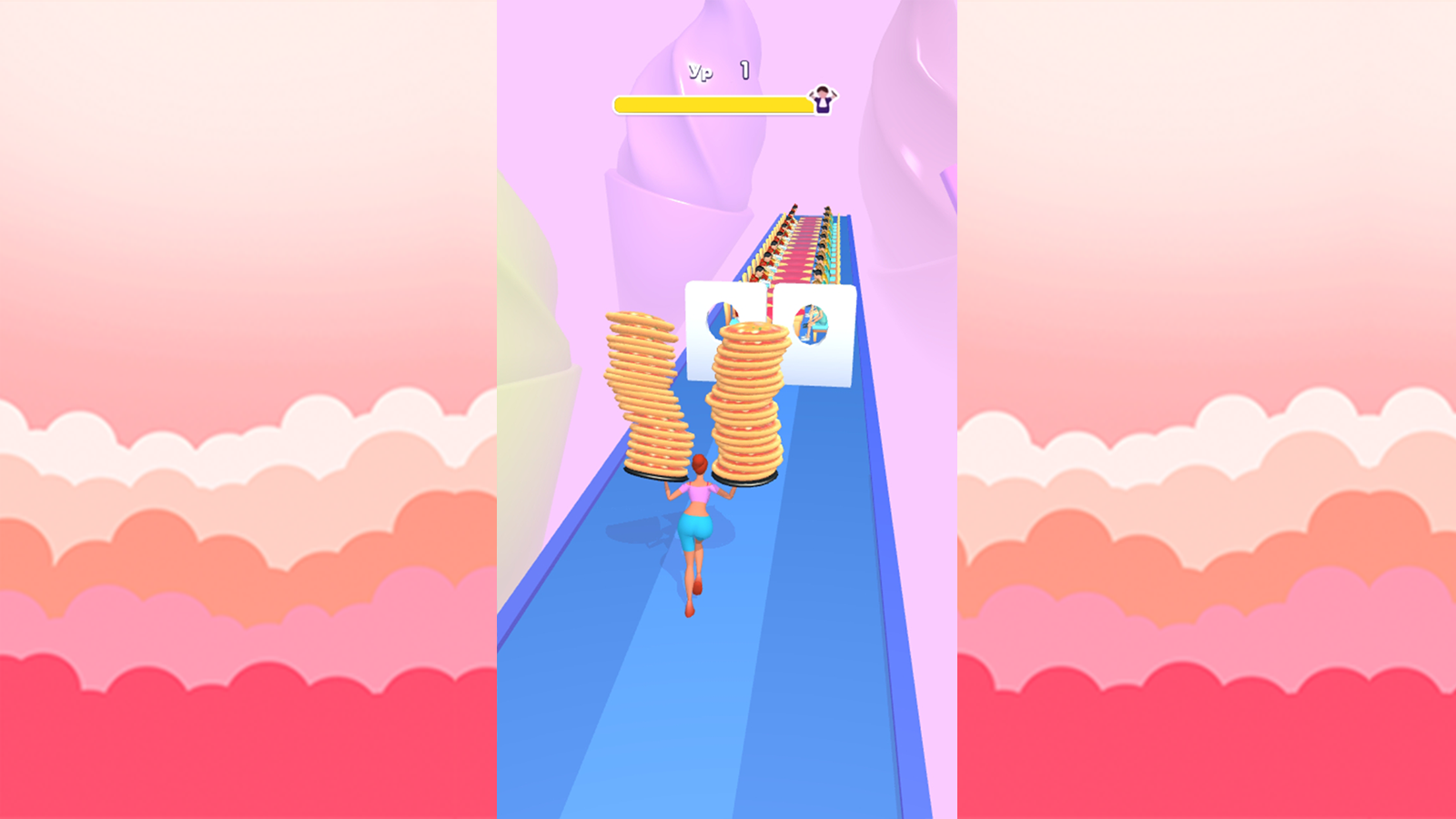Image resolution: width=1456 pixels, height=819 pixels.
Task: Tap the running girl character
Action: pos(695,528)
